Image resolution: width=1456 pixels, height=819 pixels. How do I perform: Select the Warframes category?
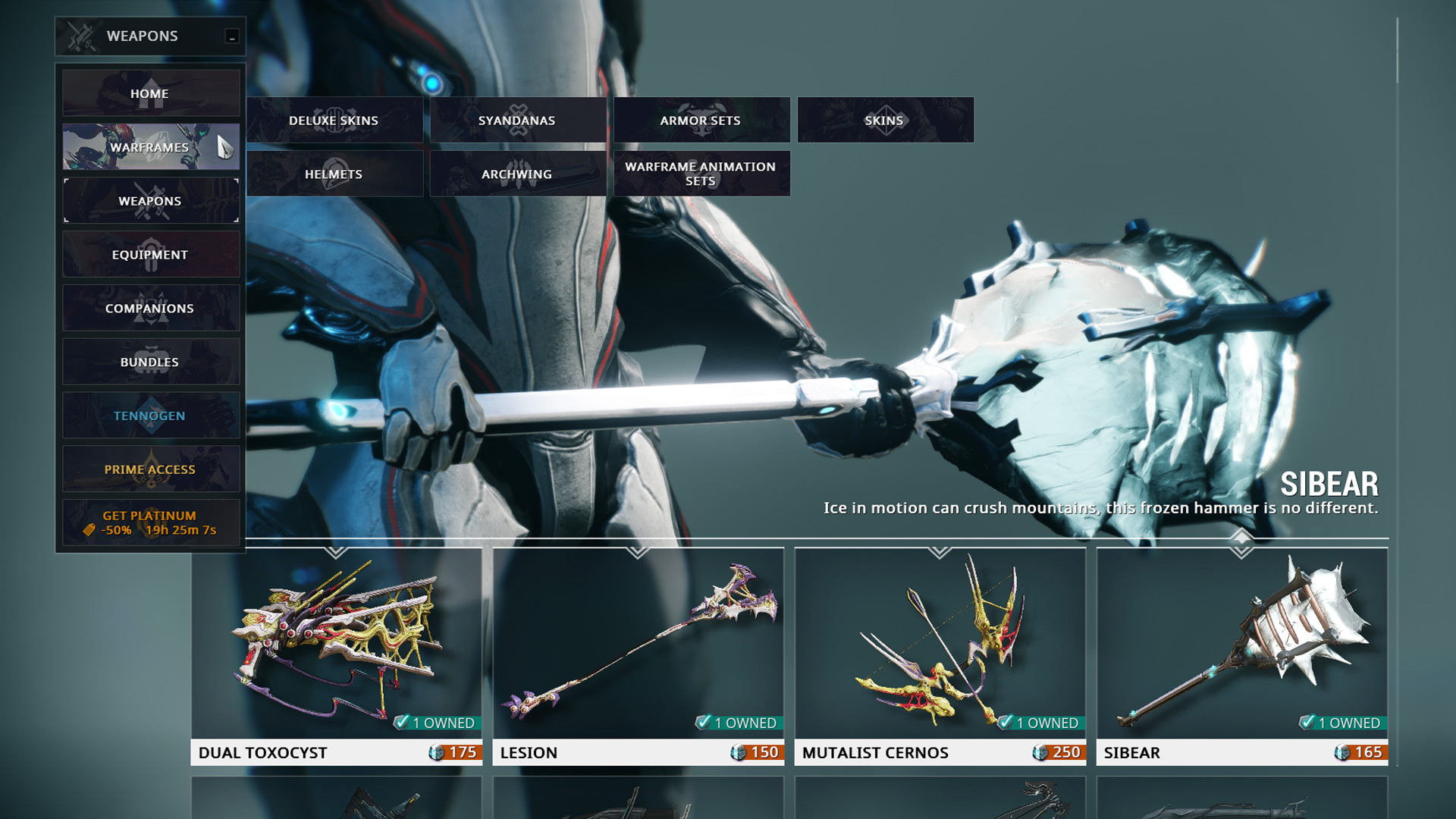click(150, 147)
